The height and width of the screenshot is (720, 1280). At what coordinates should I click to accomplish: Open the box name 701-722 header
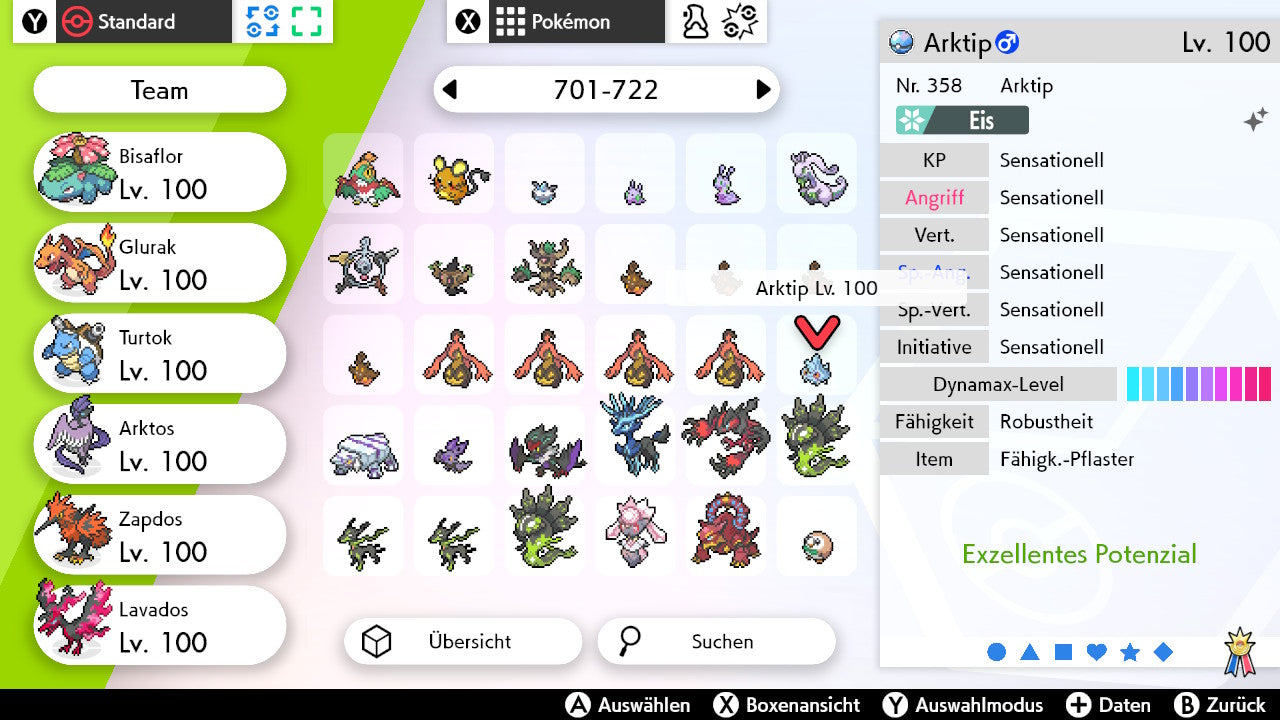click(x=606, y=90)
